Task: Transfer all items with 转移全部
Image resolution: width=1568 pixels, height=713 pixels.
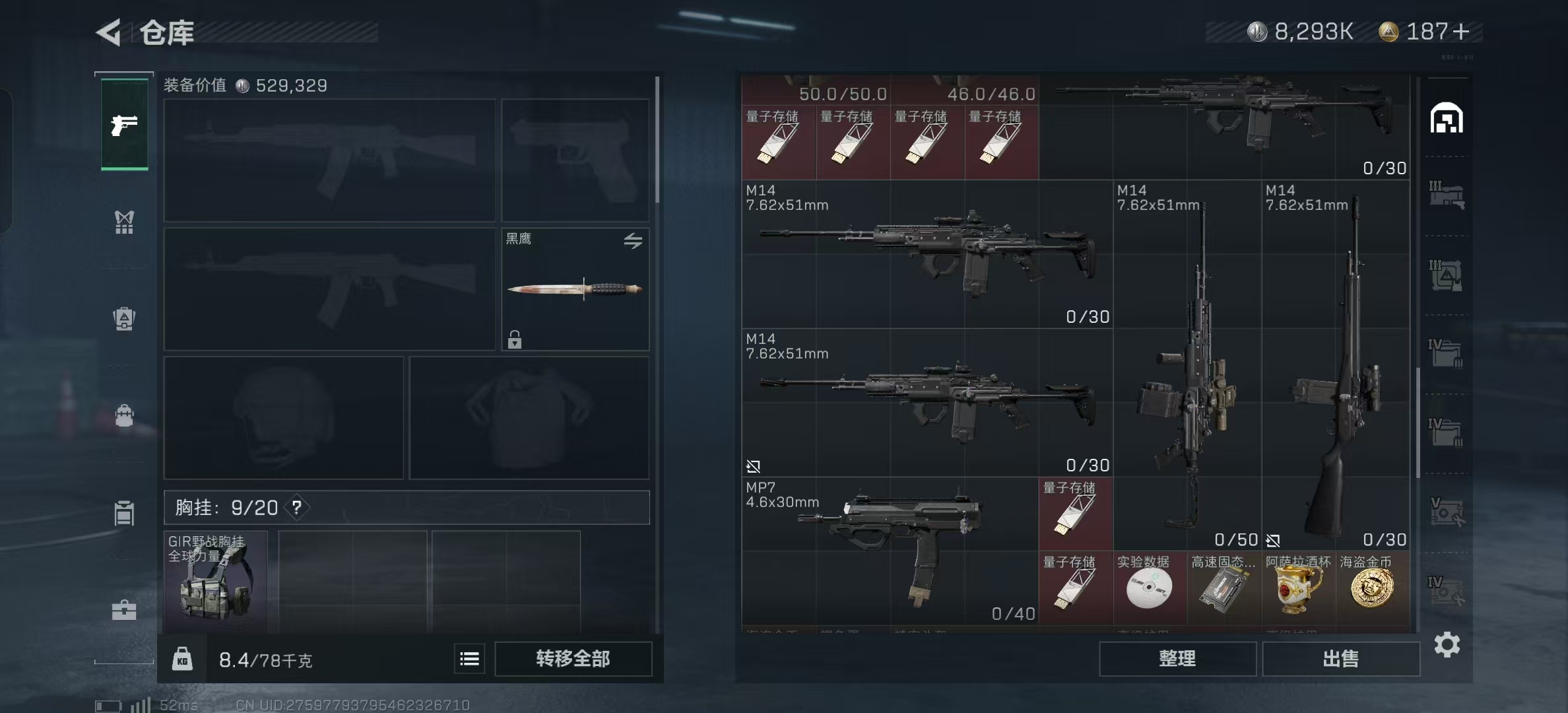Action: click(x=573, y=659)
